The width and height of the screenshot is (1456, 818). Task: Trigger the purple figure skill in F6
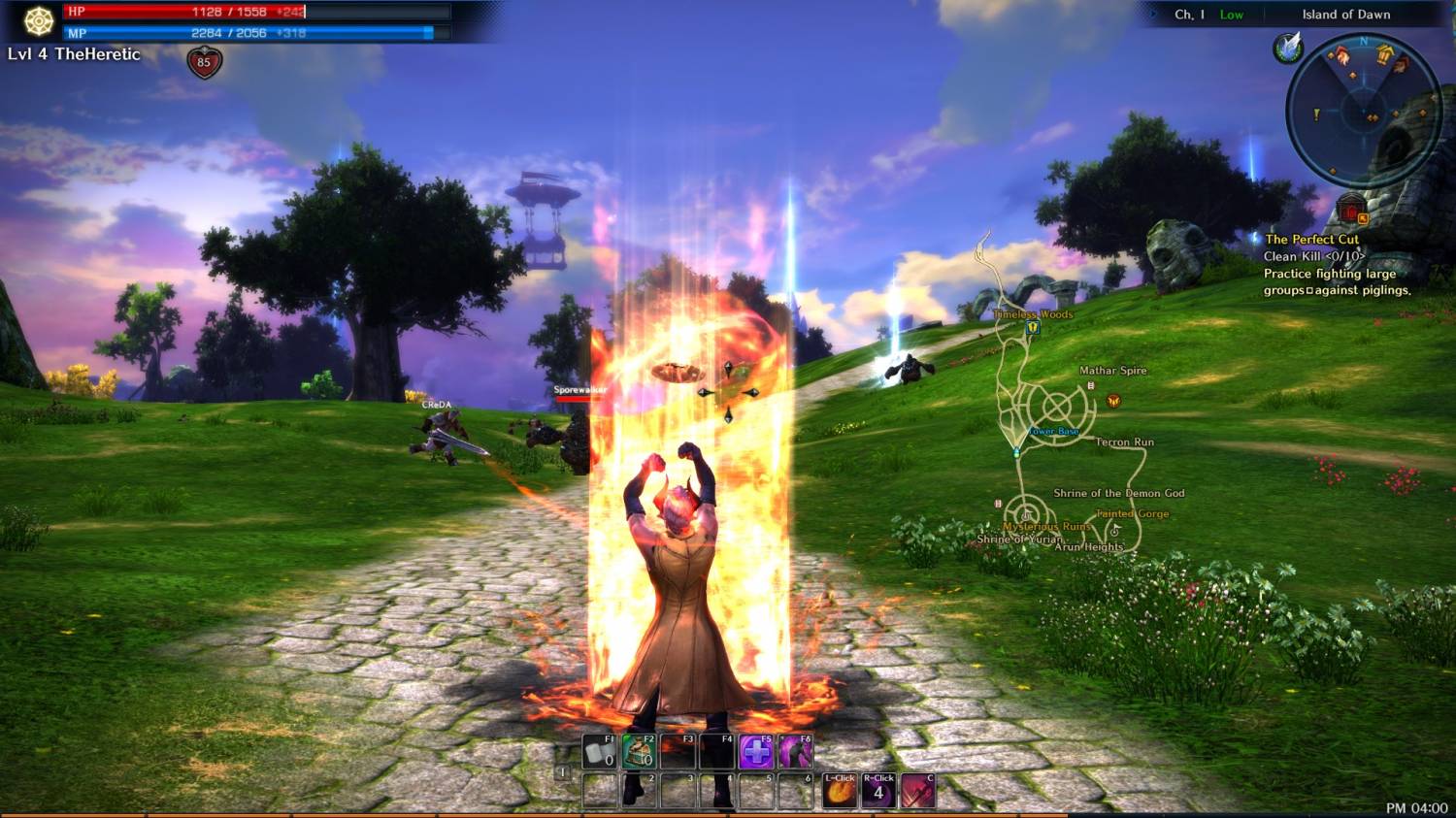(x=795, y=752)
